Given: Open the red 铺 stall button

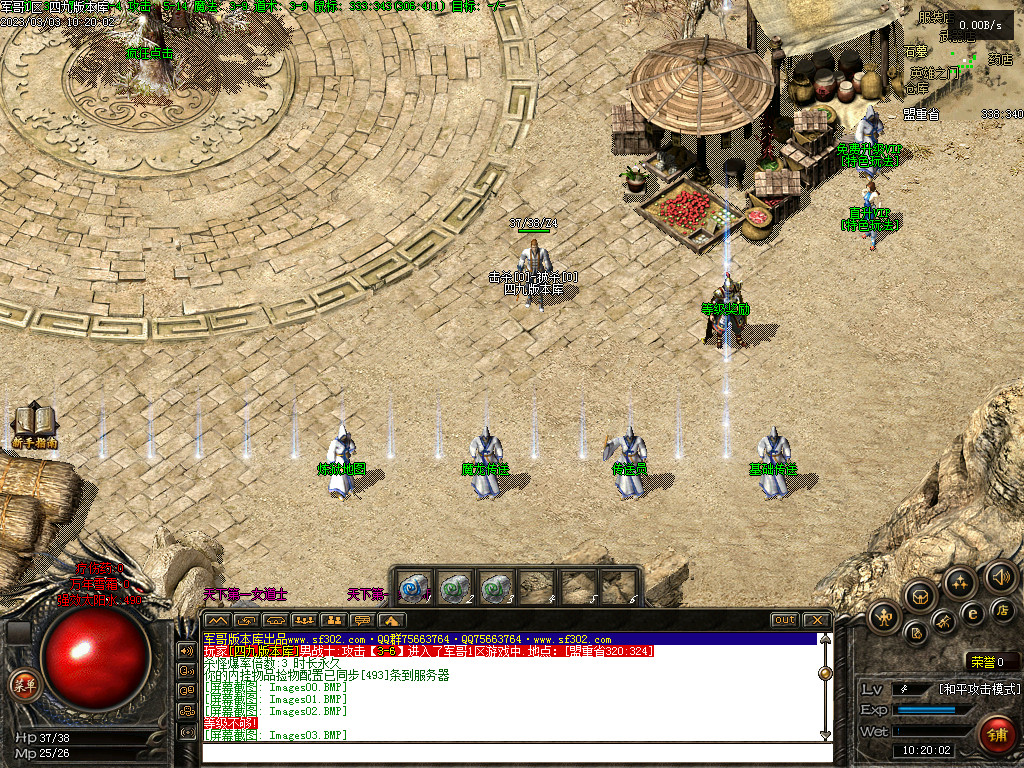Looking at the screenshot, I should (996, 733).
